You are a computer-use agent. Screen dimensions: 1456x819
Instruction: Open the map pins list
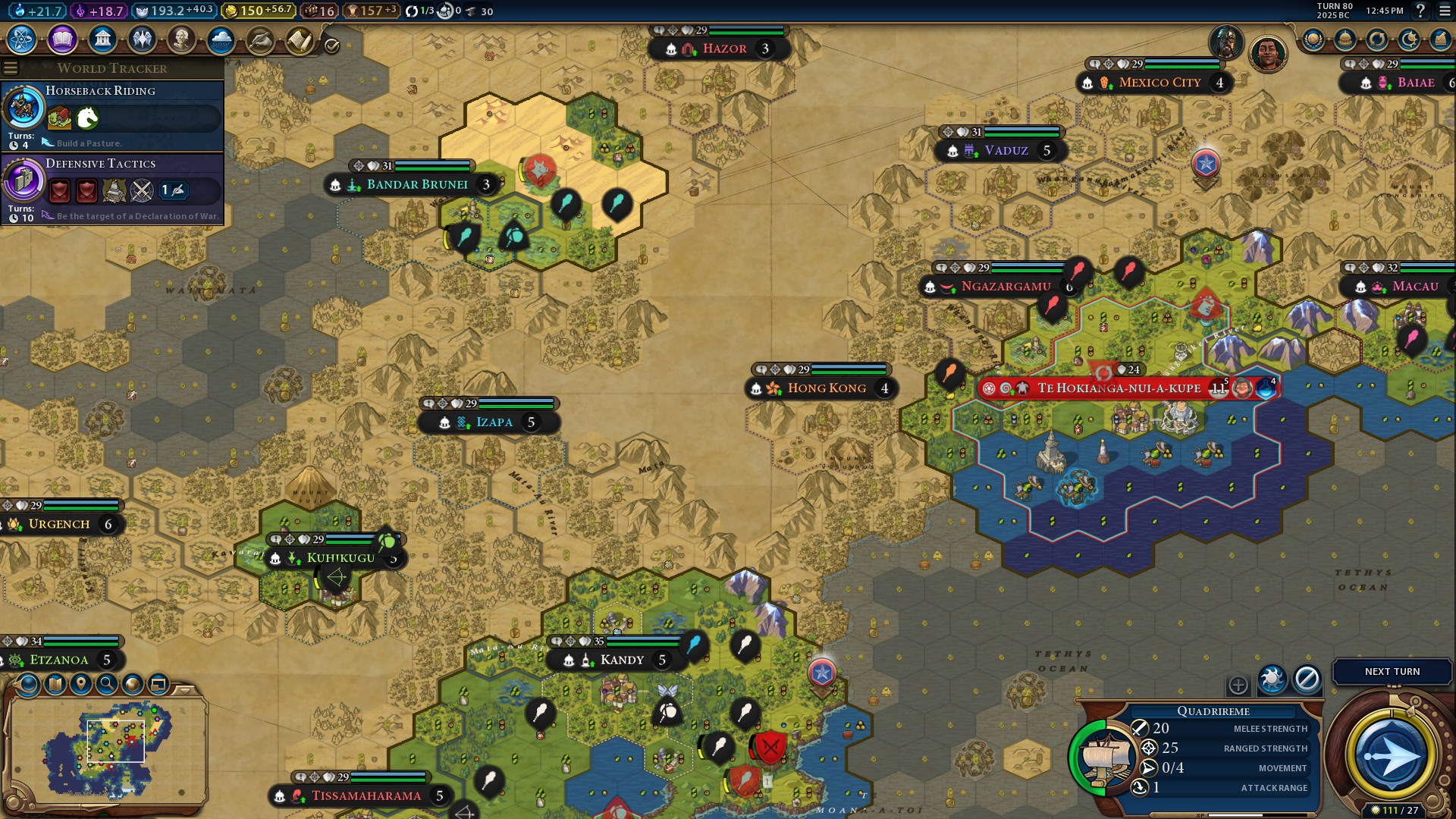81,685
